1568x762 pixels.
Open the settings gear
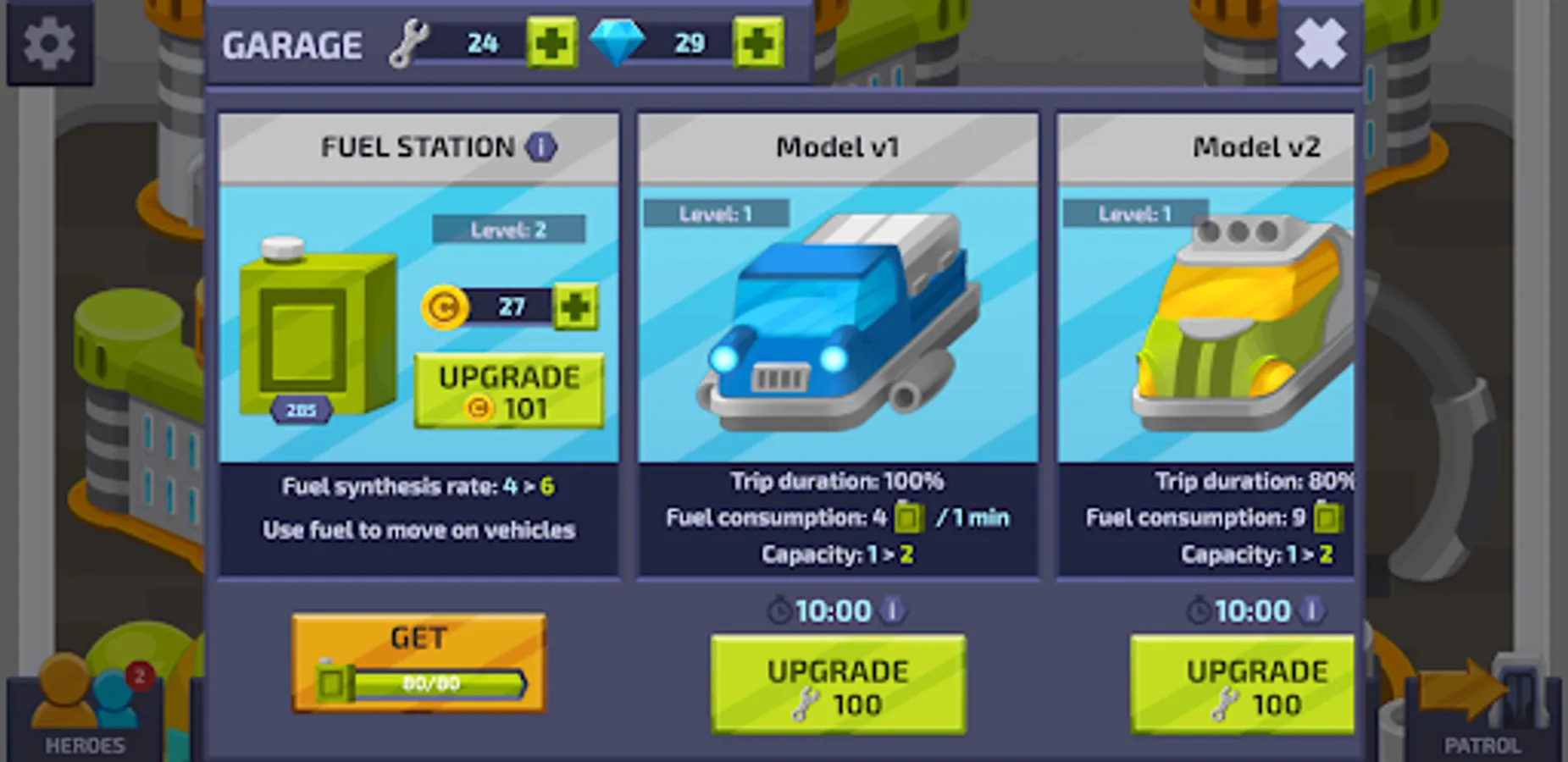[48, 41]
